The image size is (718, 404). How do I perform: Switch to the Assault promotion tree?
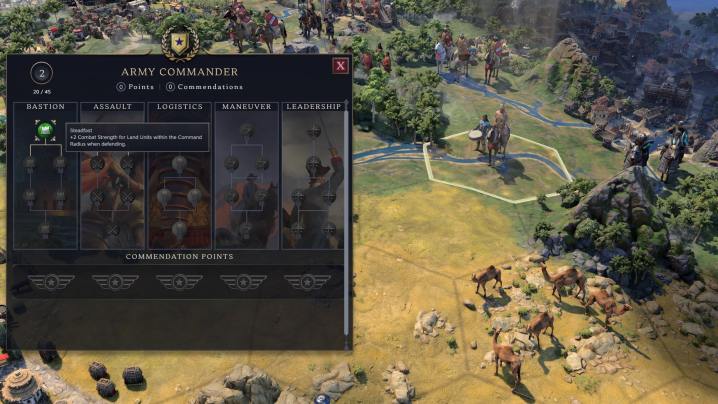tap(112, 107)
